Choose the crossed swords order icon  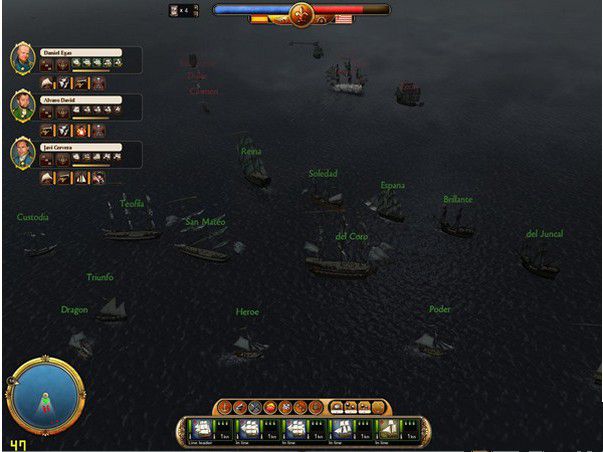[255, 407]
